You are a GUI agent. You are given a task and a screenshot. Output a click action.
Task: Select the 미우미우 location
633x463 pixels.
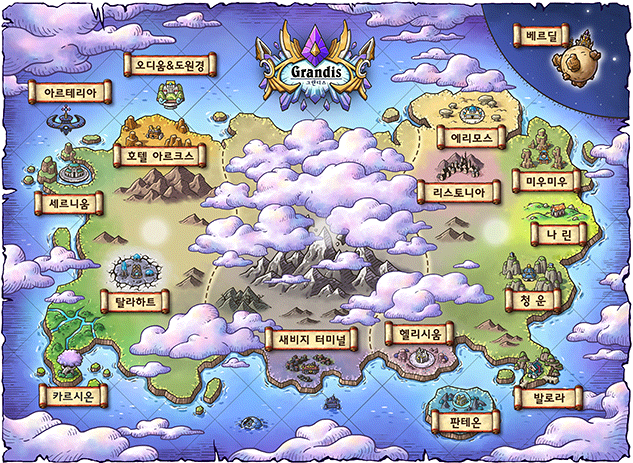tap(546, 182)
